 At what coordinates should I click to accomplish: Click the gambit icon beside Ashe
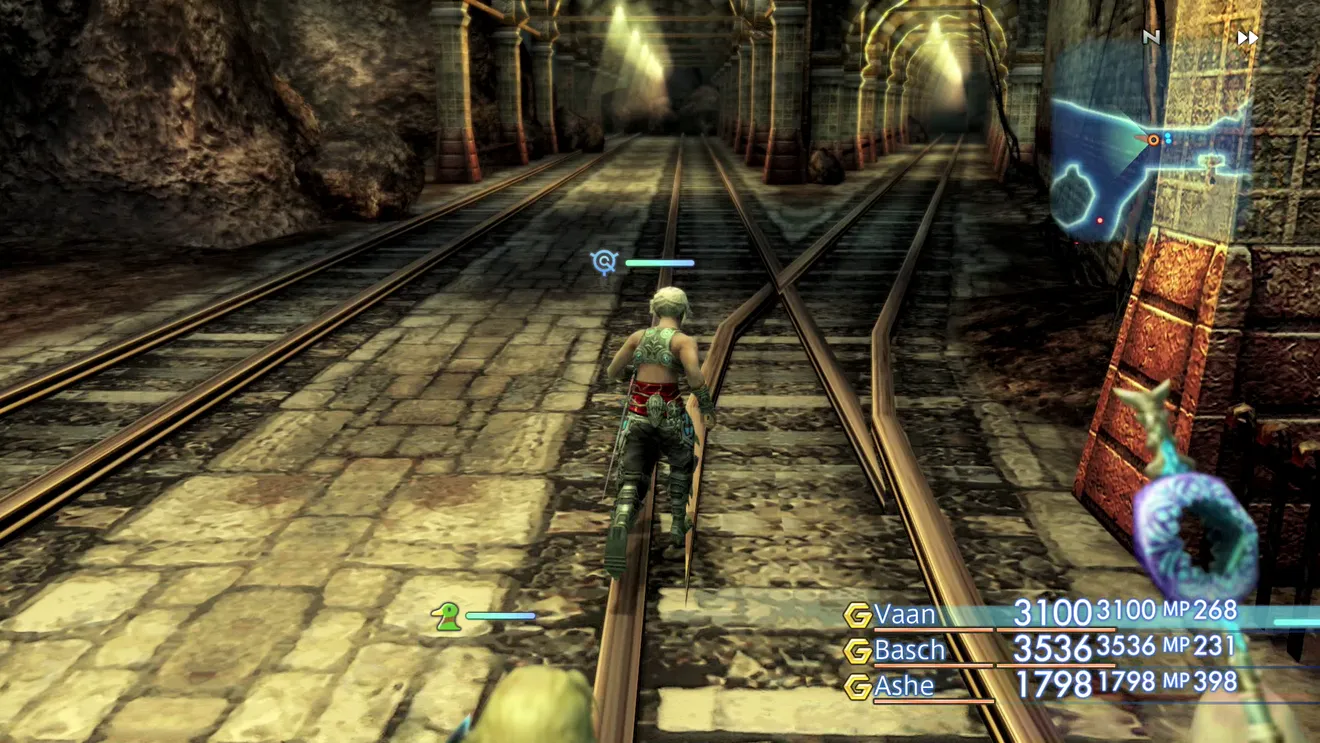(857, 687)
